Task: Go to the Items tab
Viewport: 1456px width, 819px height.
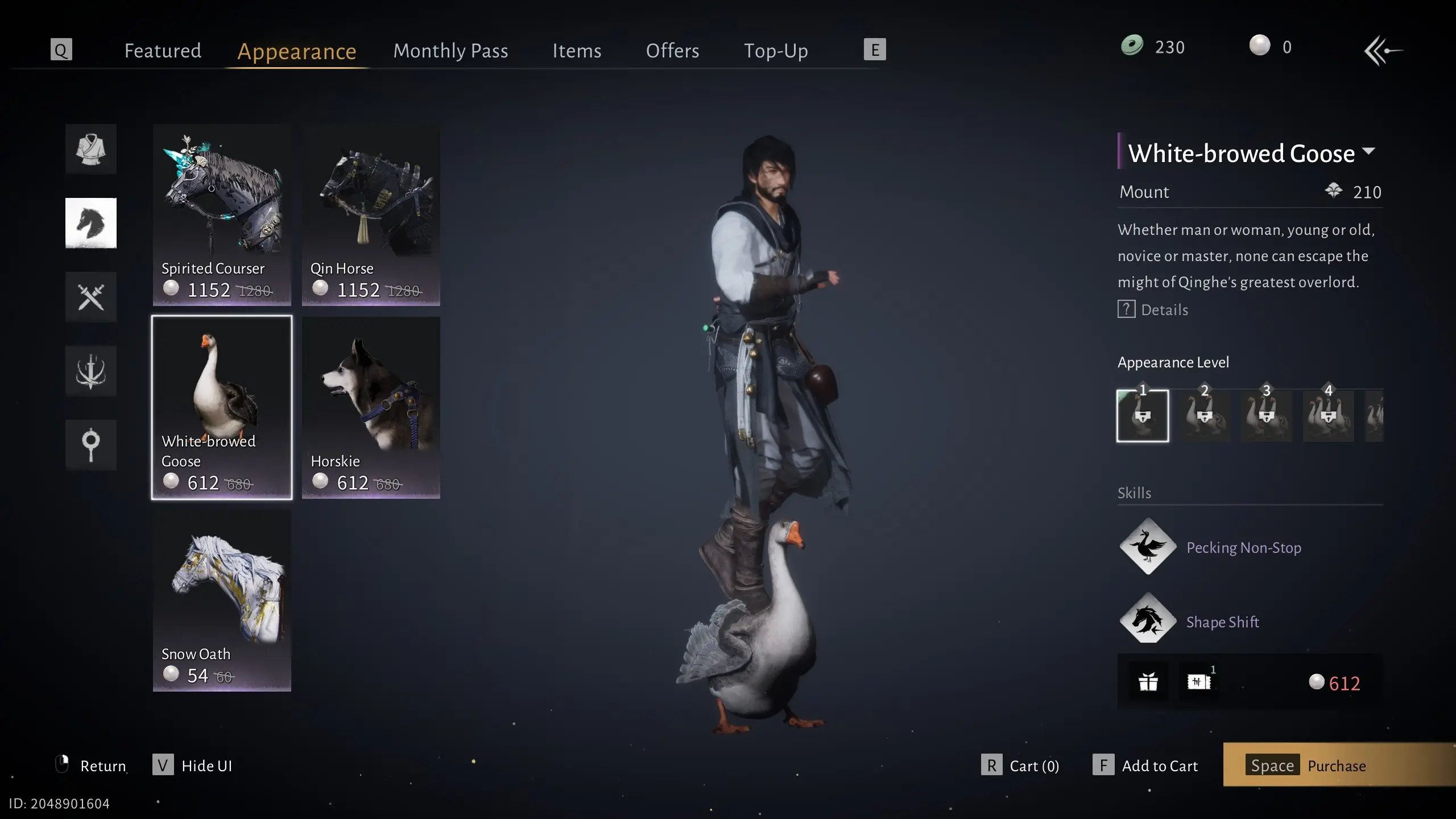Action: 577,51
